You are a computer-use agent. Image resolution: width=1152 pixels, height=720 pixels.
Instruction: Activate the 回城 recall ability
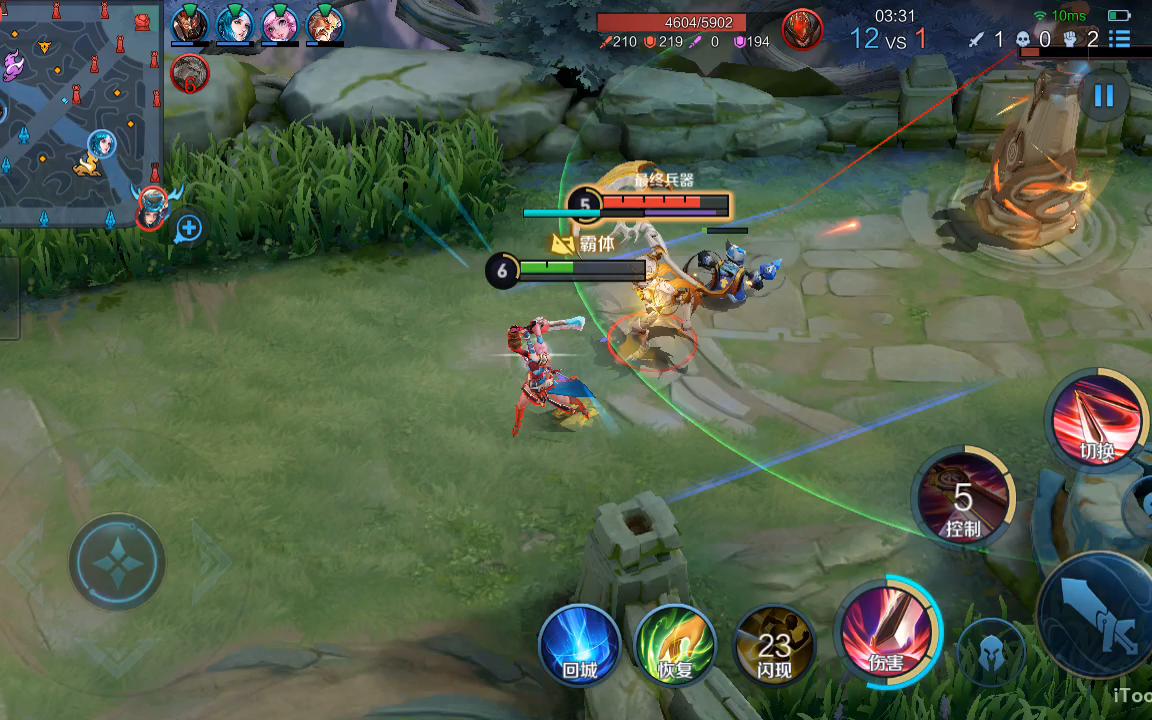[579, 645]
